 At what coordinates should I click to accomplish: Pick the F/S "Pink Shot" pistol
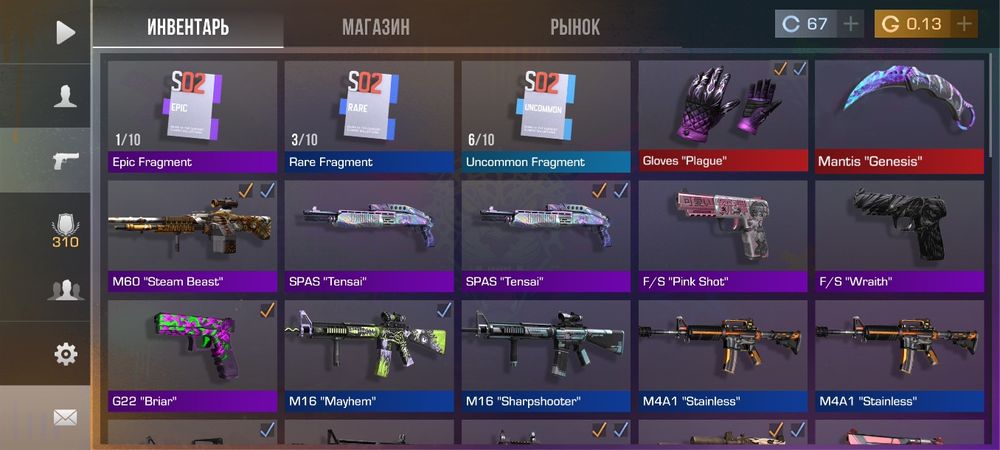click(723, 235)
